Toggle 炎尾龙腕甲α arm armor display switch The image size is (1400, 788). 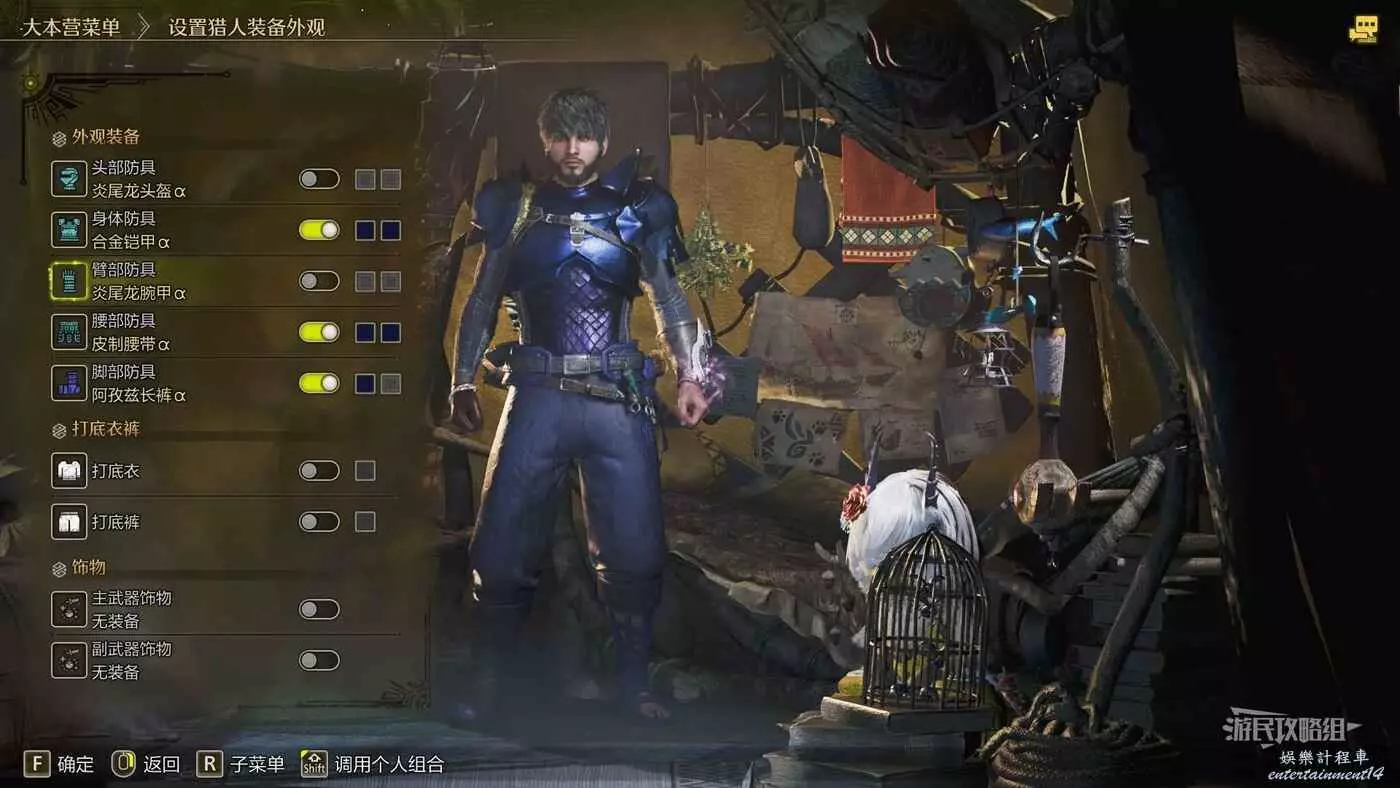point(319,281)
